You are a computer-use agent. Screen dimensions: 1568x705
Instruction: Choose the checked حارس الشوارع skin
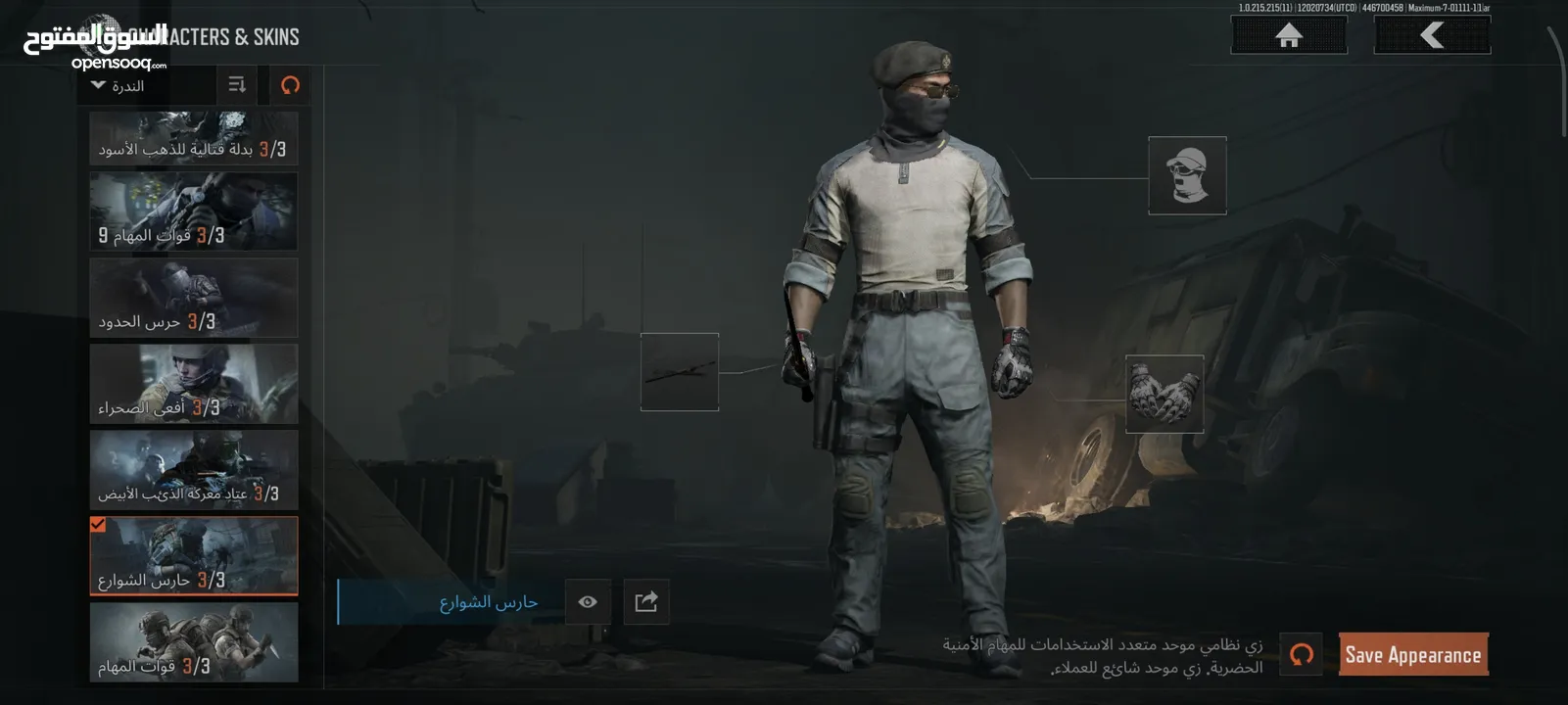pyautogui.click(x=194, y=555)
